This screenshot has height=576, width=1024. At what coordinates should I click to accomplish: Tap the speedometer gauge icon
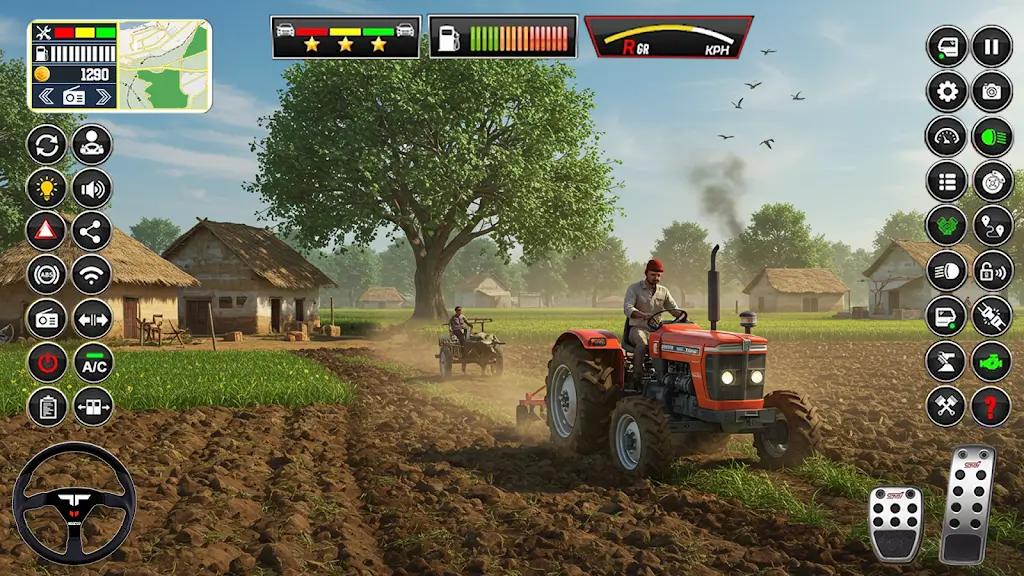click(x=946, y=136)
